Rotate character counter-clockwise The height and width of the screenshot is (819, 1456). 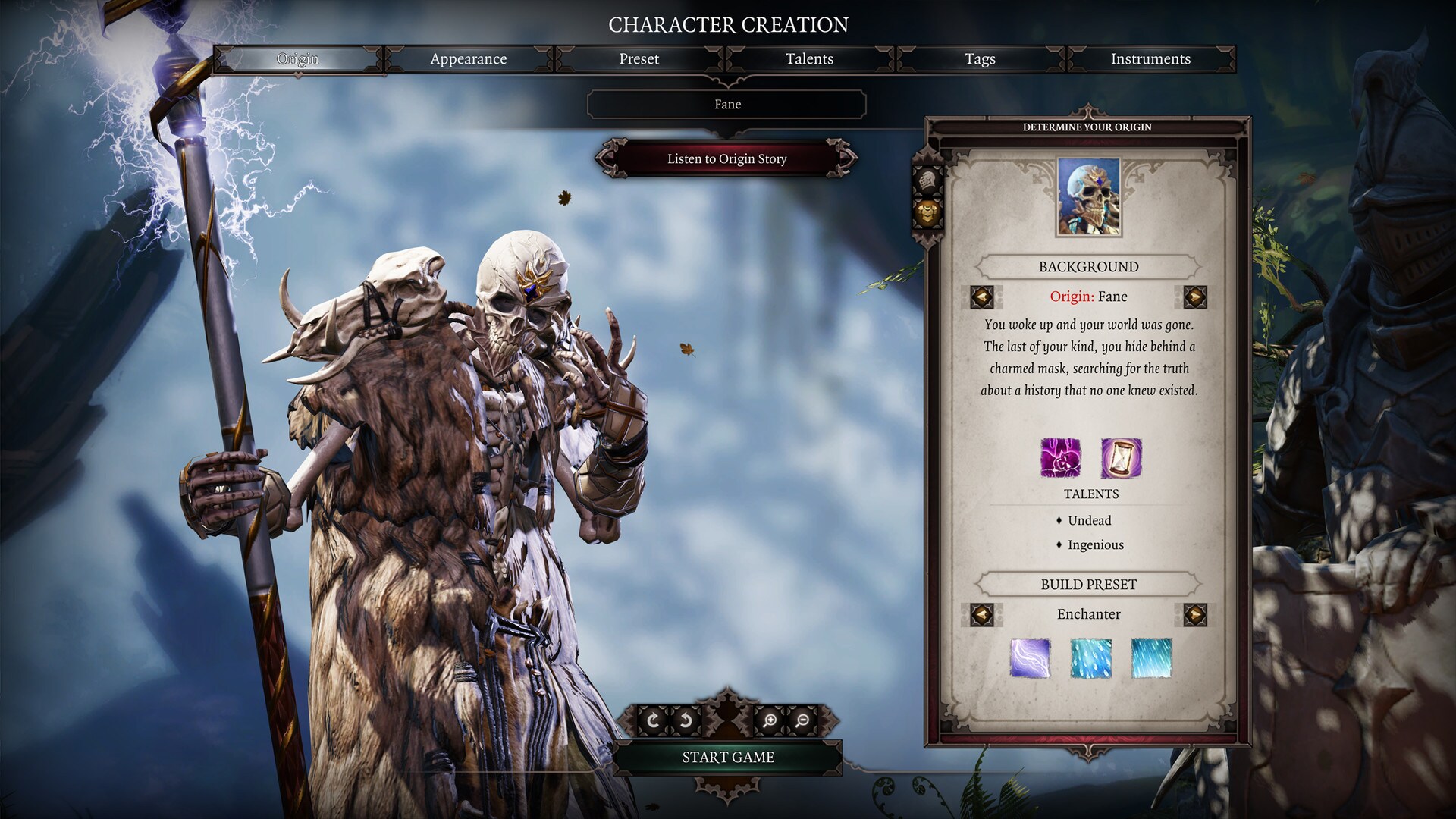click(x=686, y=720)
